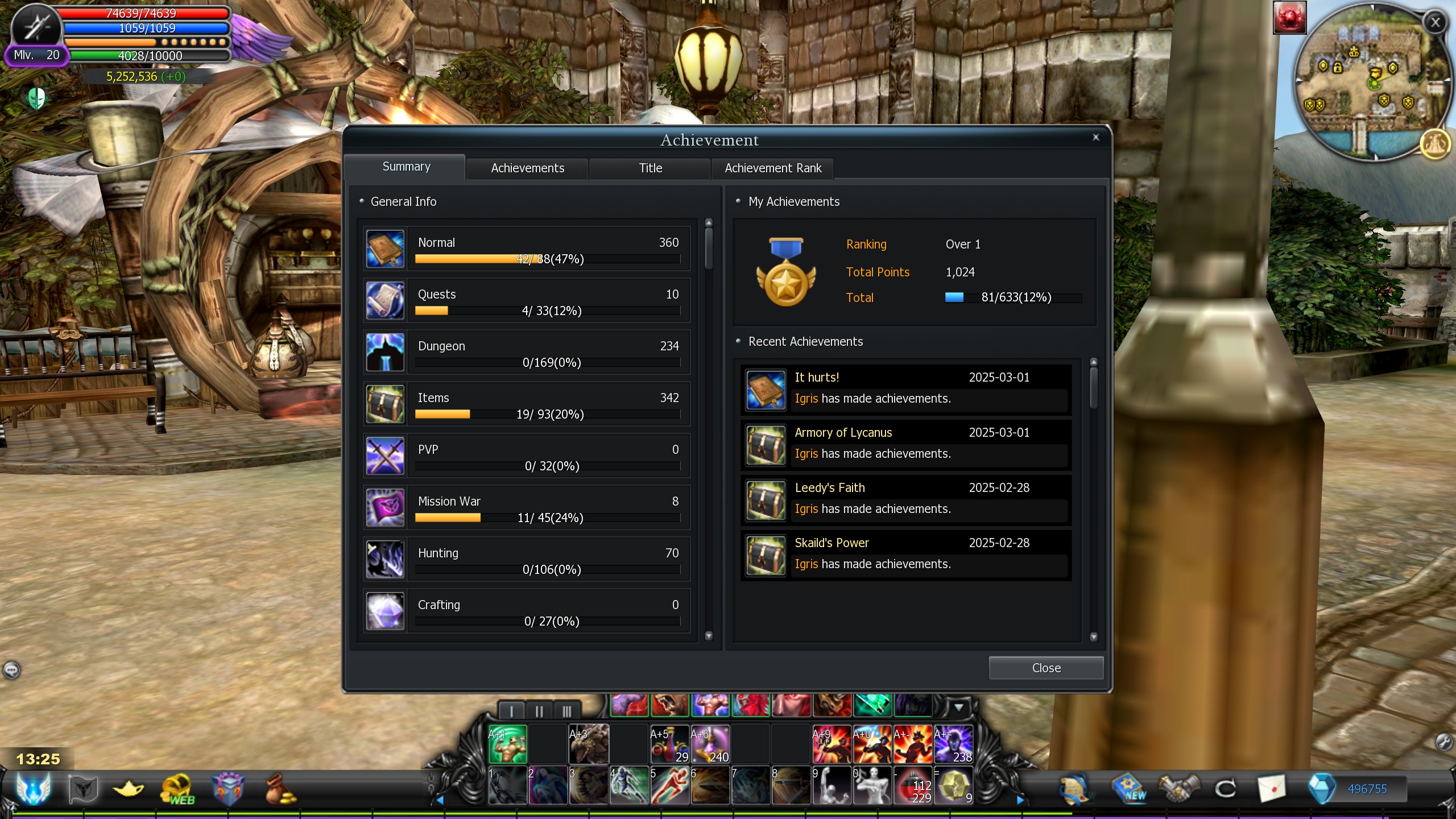Select the Leedy's Faith achievement entry
The height and width of the screenshot is (819, 1456).
click(905, 499)
